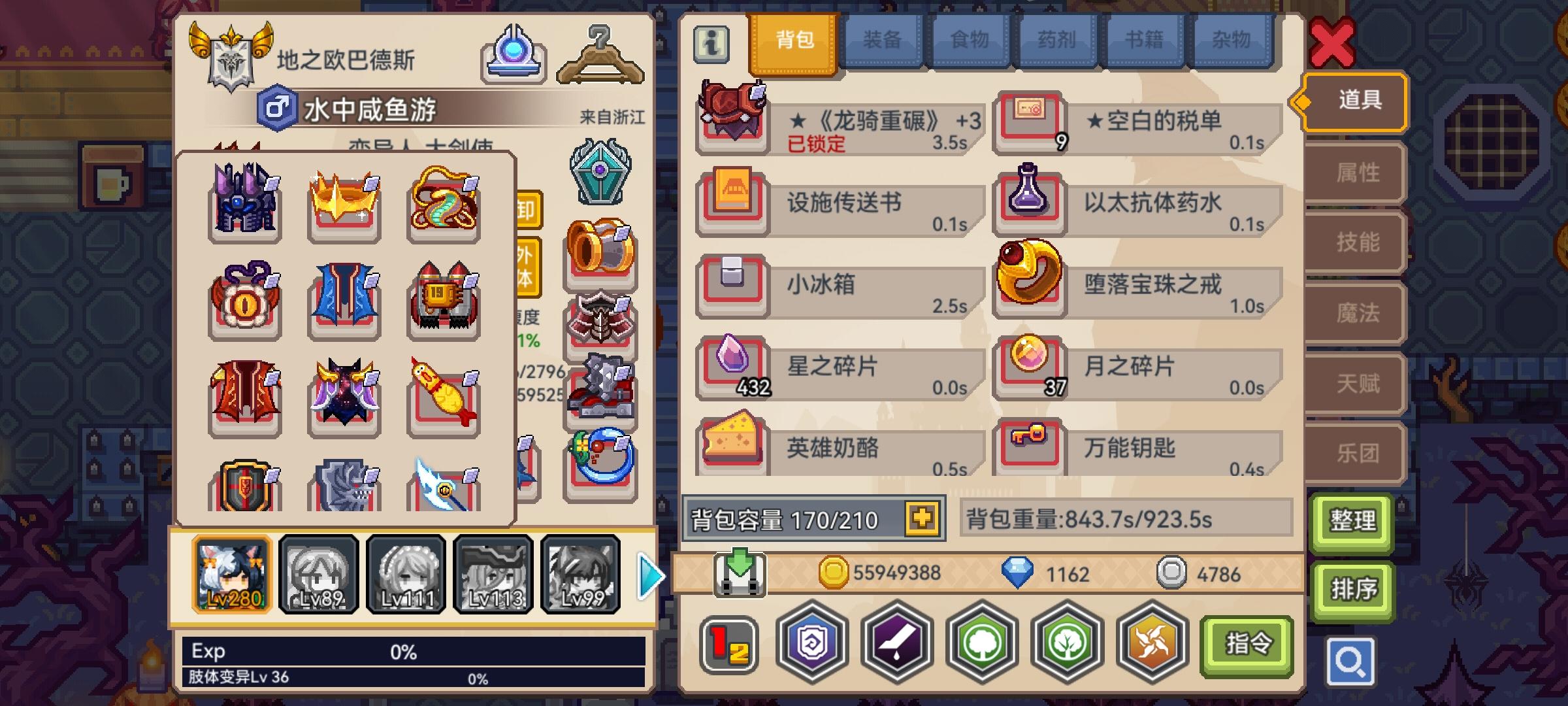Image resolution: width=1568 pixels, height=706 pixels.
Task: Click the green deposit arrow chest icon
Action: 742,574
